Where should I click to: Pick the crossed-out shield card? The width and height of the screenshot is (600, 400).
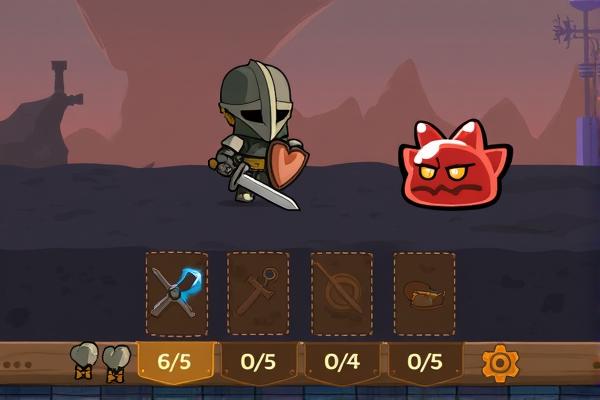(x=341, y=293)
